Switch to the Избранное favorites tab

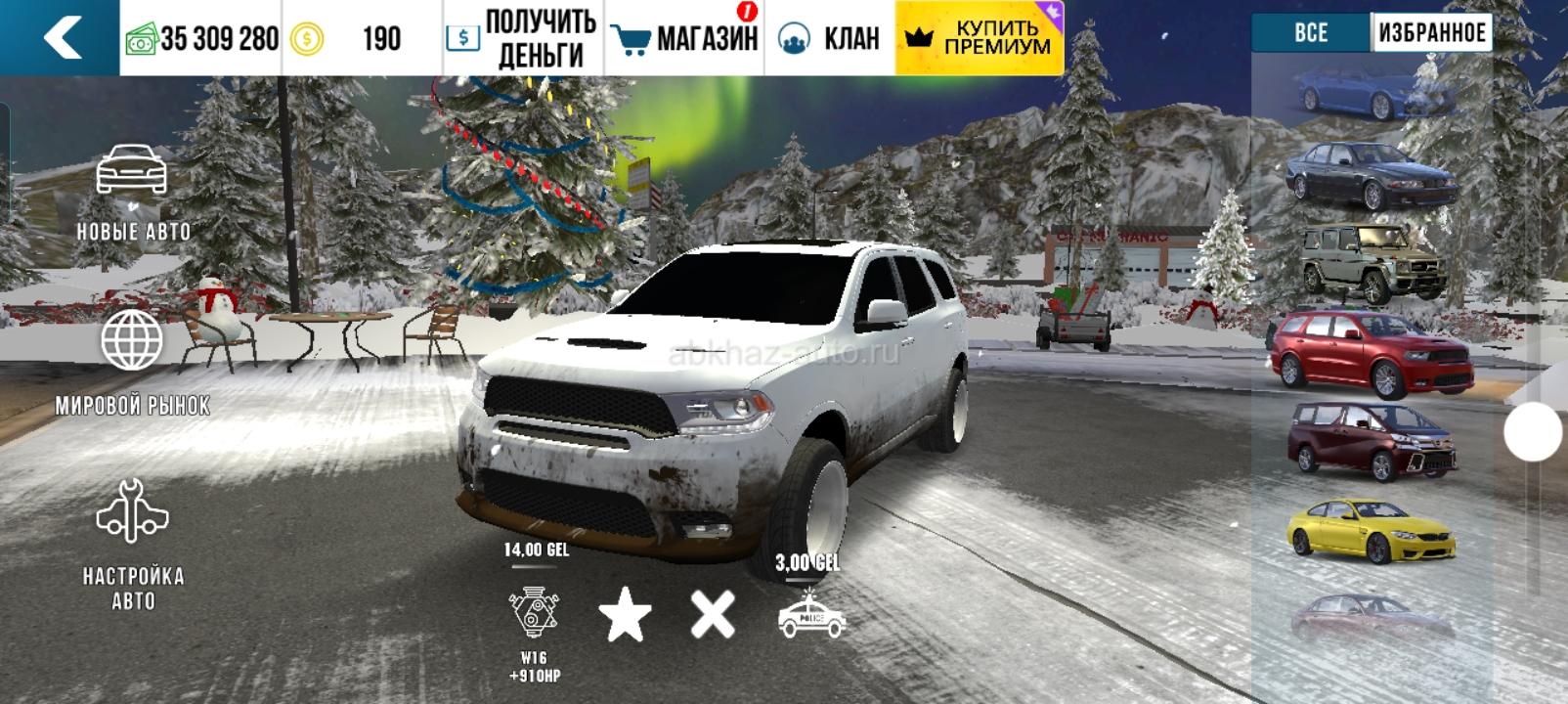pos(1431,33)
